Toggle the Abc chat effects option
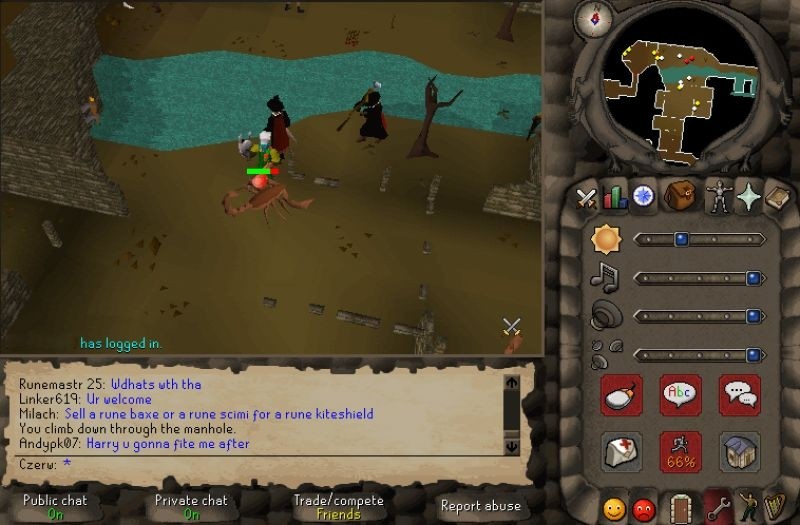Image resolution: width=800 pixels, height=525 pixels. [680, 394]
